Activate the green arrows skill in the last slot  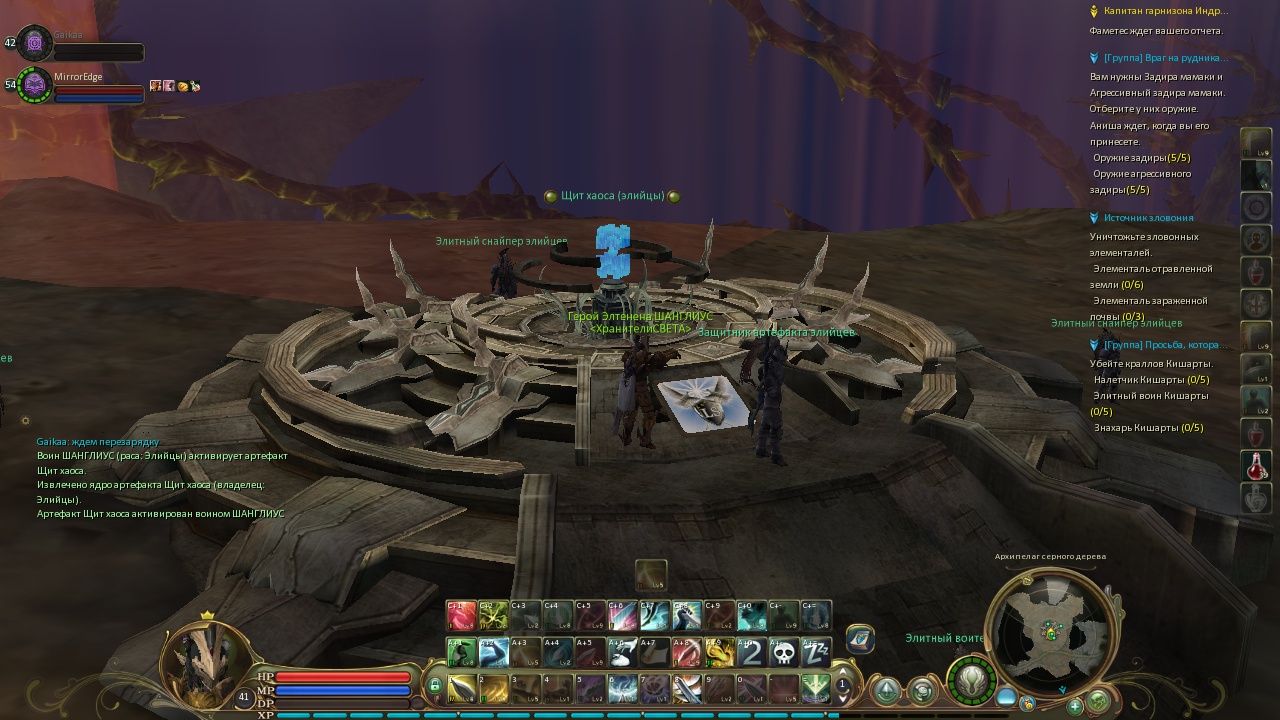[816, 689]
